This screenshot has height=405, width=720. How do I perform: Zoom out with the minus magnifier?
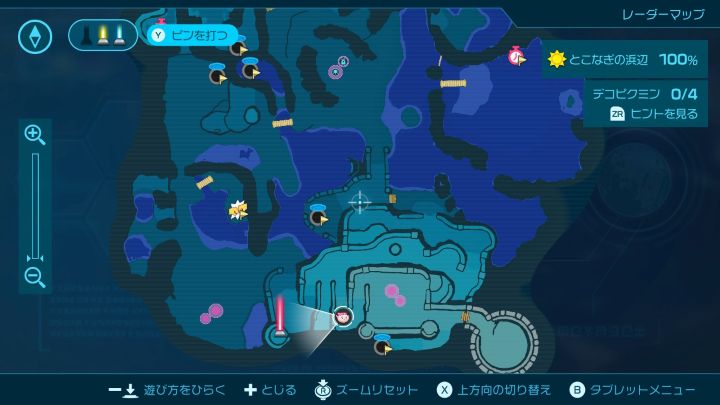[35, 278]
